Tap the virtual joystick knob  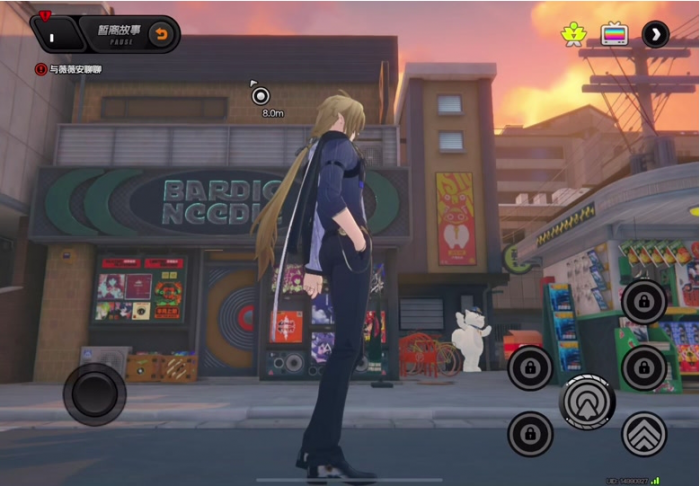coord(94,393)
